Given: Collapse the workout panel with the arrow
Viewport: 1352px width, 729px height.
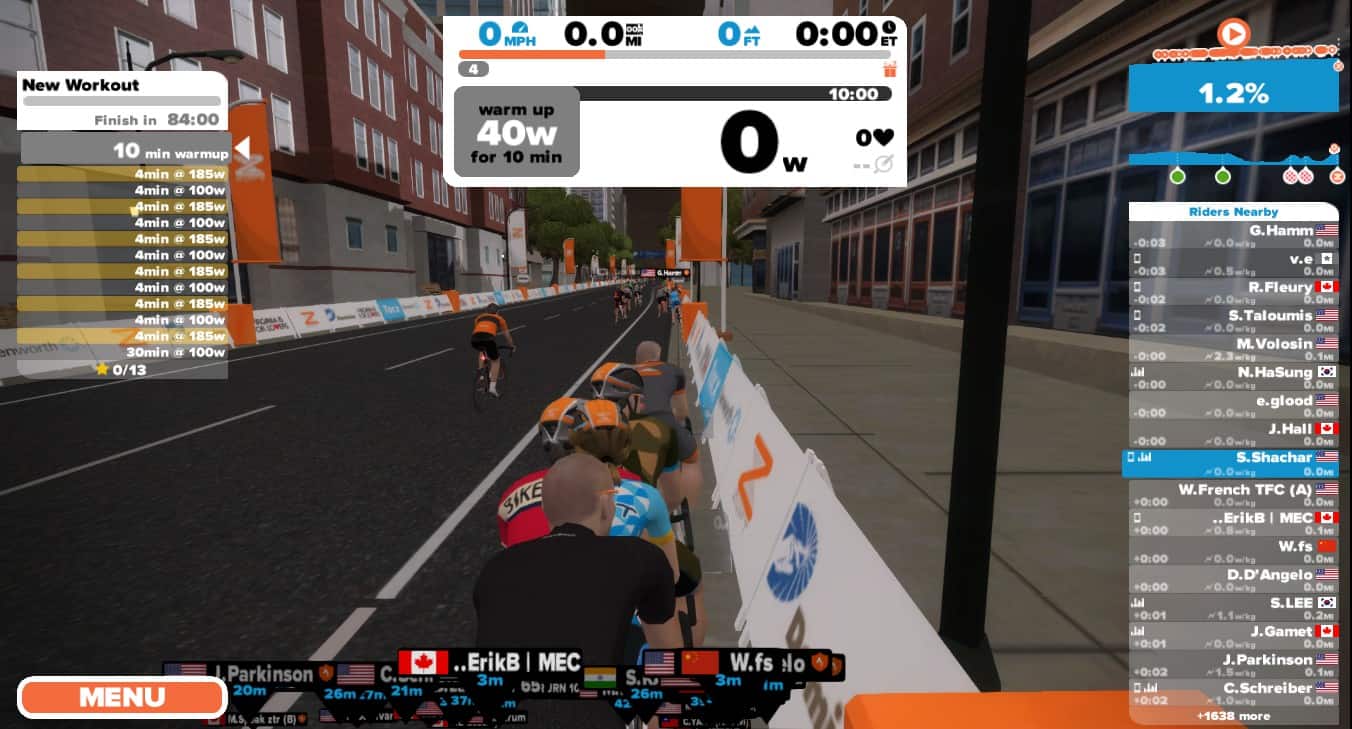Looking at the screenshot, I should click(x=242, y=149).
